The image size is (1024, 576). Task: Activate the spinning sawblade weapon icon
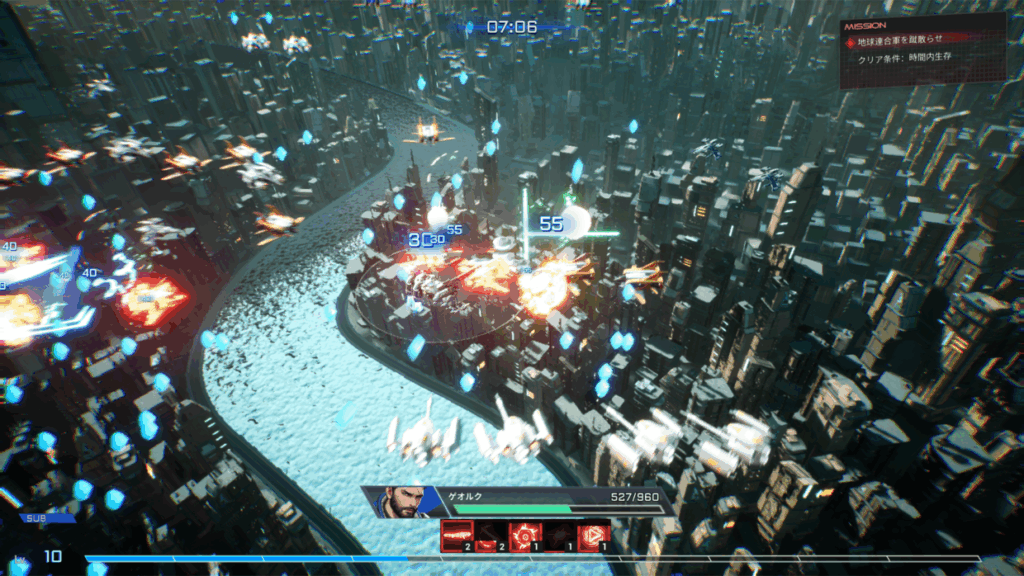tap(525, 536)
